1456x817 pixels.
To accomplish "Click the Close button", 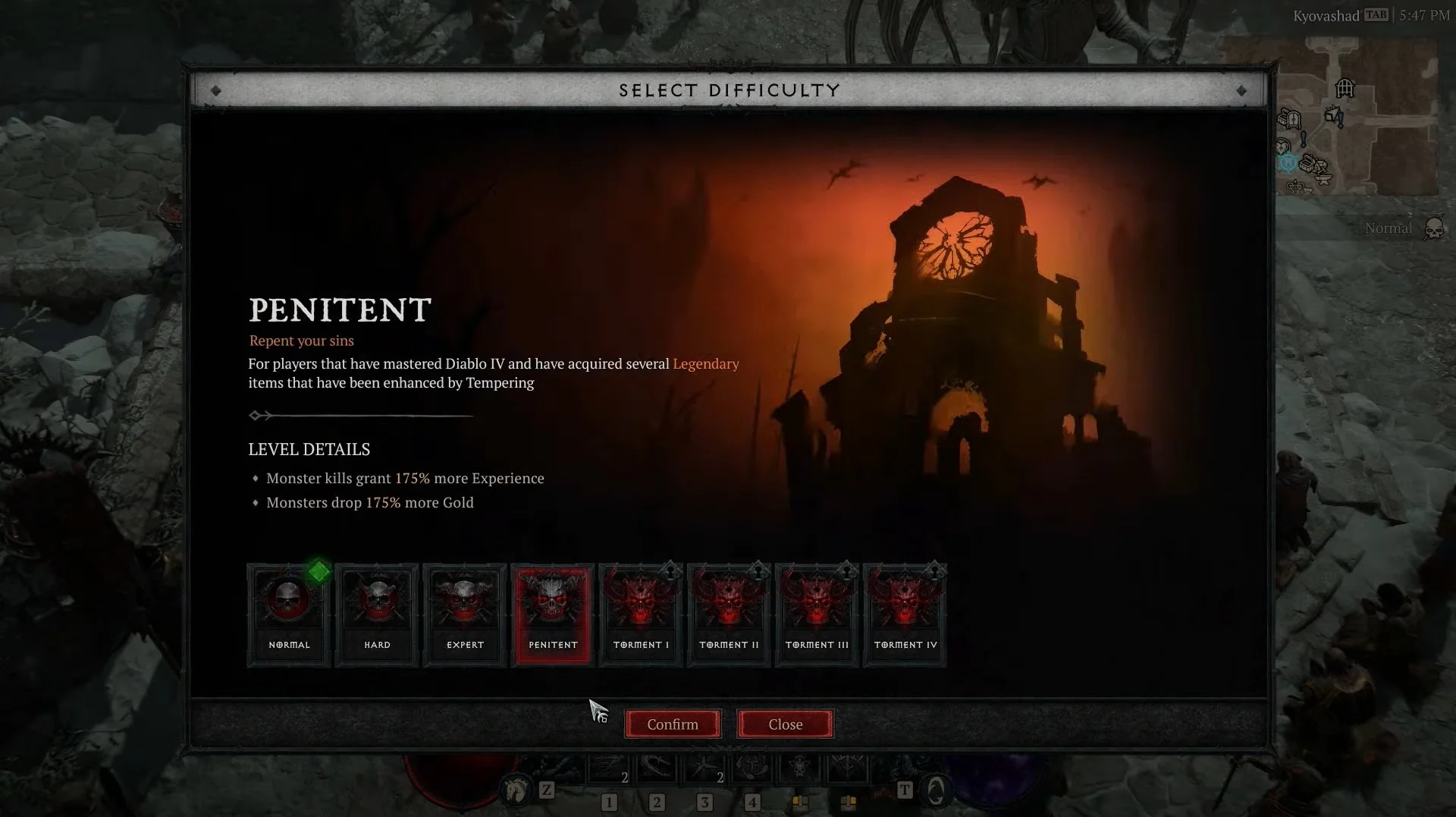I will [785, 724].
